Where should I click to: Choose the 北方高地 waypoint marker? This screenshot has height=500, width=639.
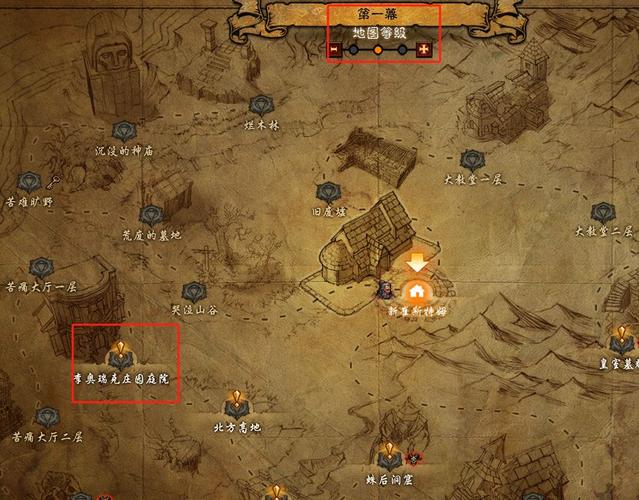click(236, 403)
